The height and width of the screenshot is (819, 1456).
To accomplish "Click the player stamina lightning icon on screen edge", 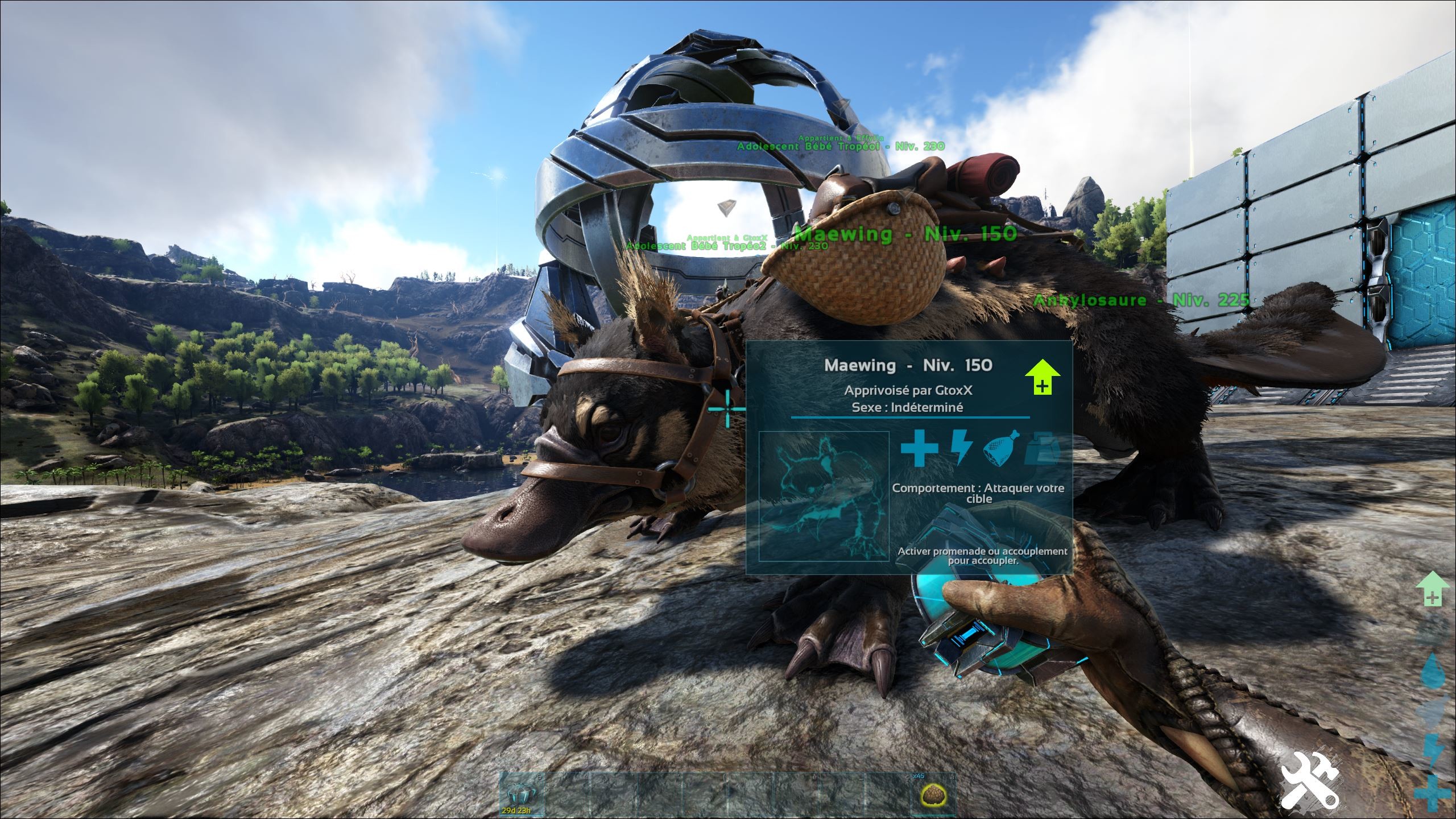I will pos(1434,748).
